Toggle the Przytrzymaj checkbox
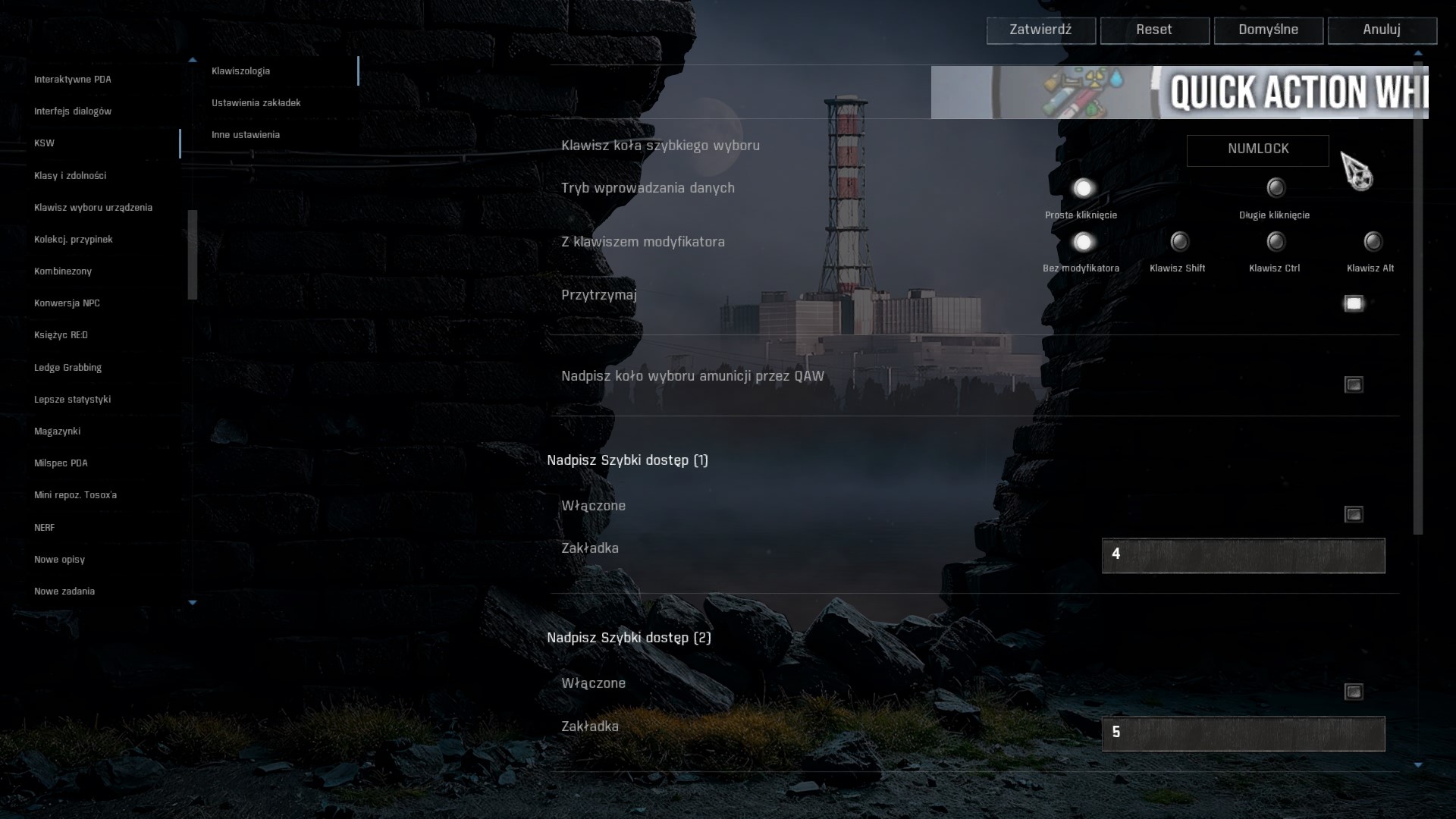This screenshot has height=819, width=1456. pos(1354,304)
